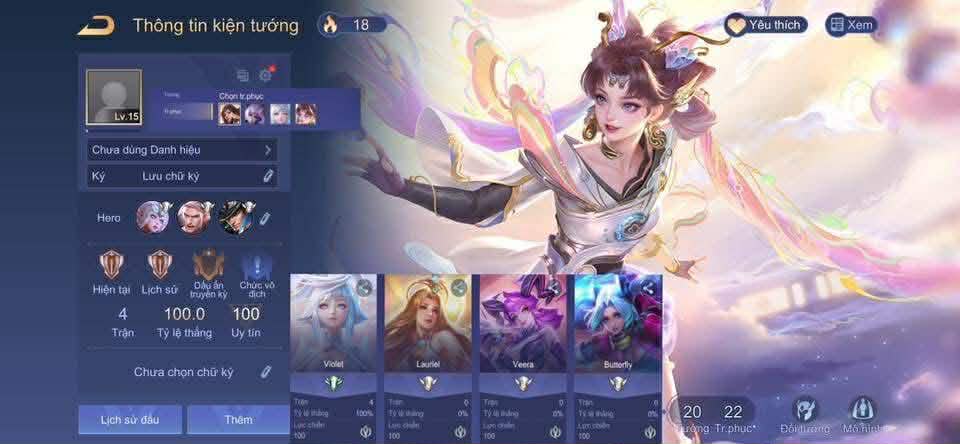
Task: Select the Hiện tại rank badge
Action: (111, 267)
